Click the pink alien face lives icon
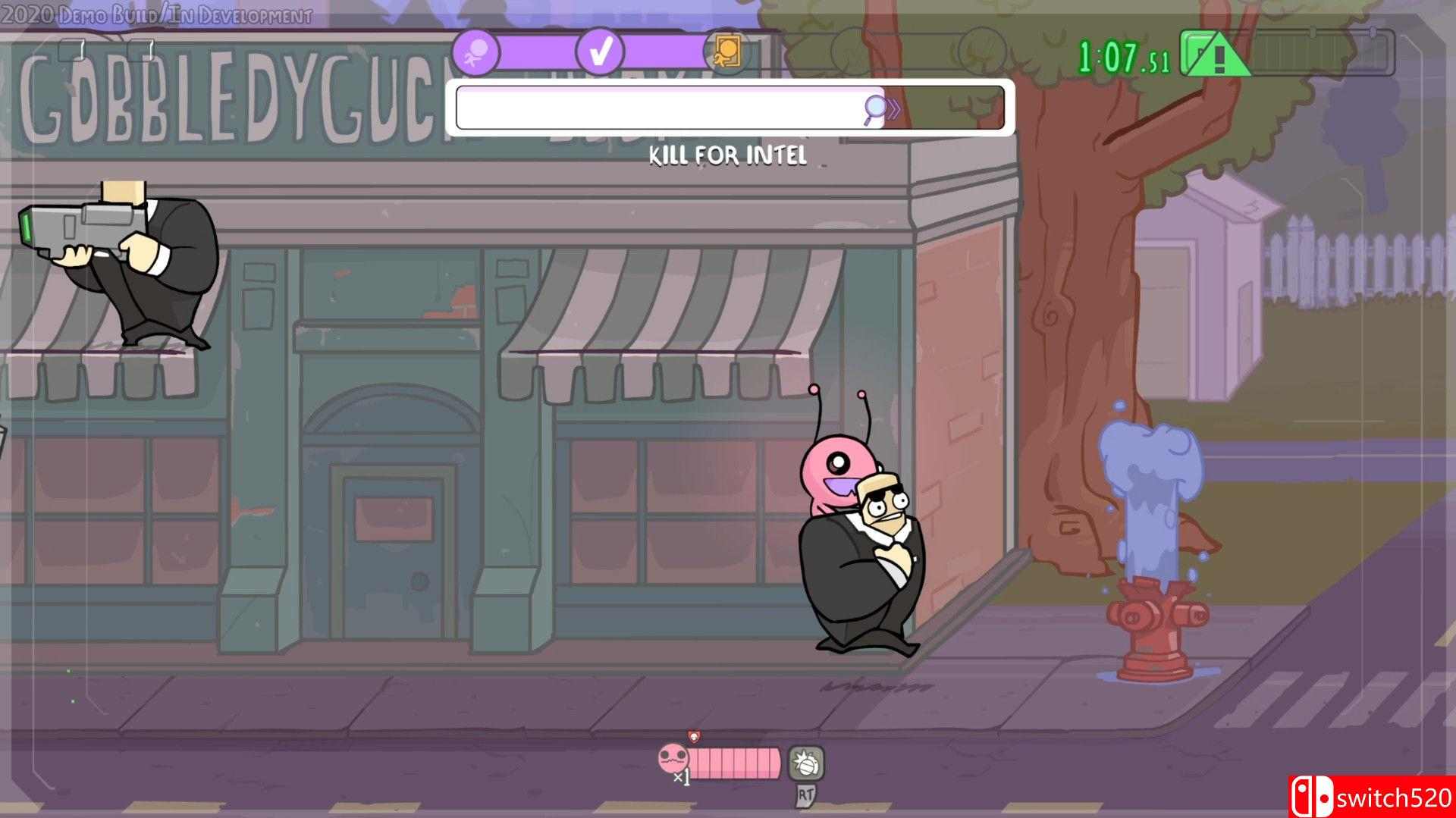1456x818 pixels. click(673, 757)
